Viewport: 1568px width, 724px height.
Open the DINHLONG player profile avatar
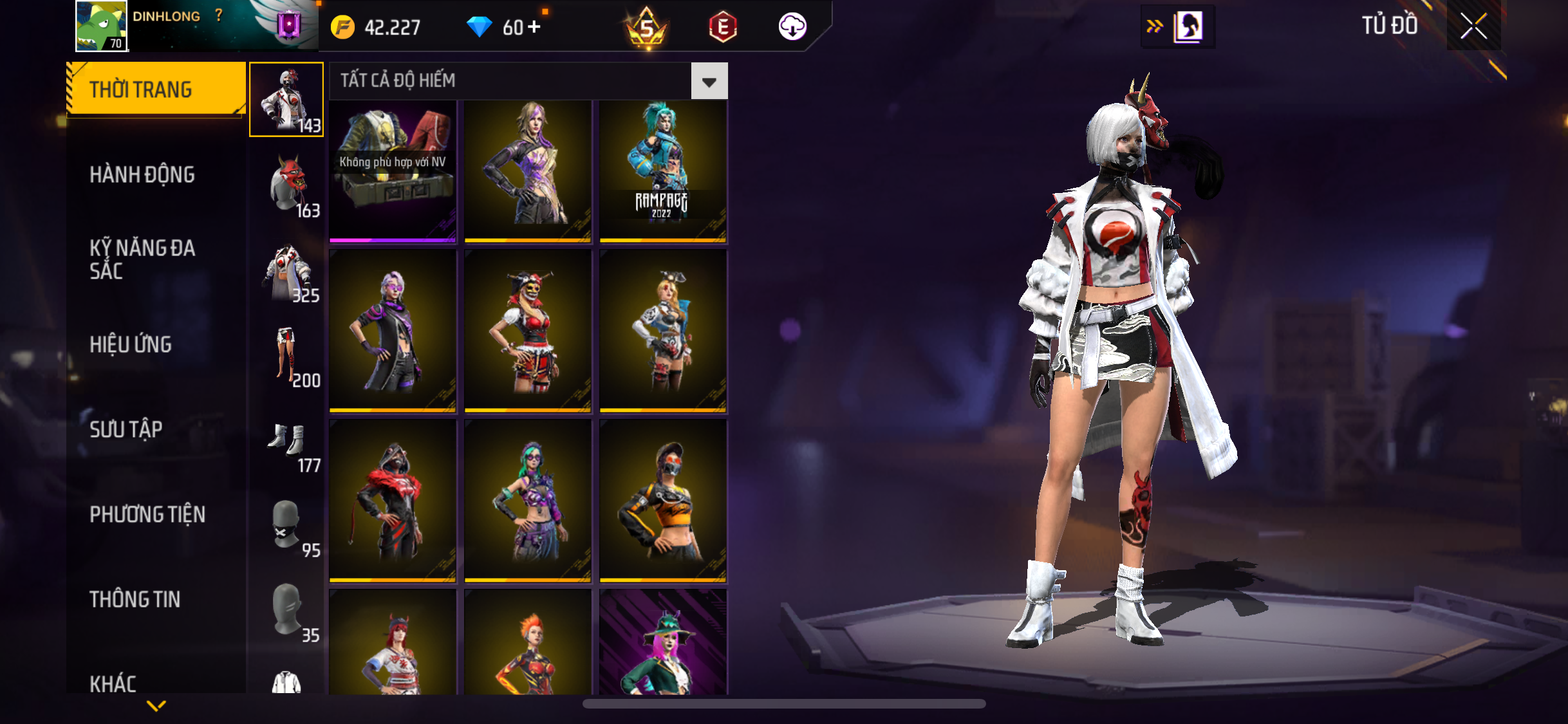[101, 26]
